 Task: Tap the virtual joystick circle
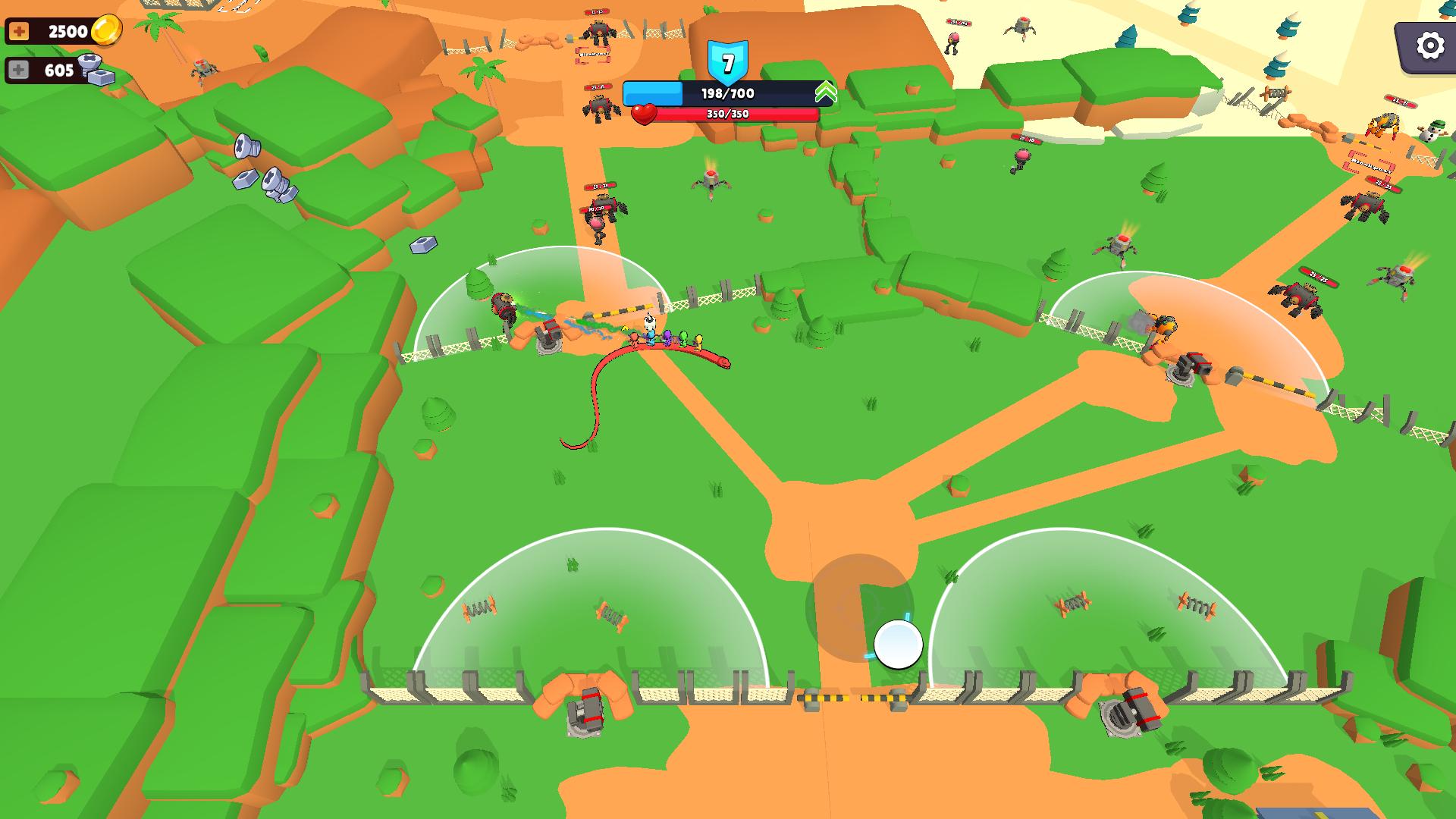click(897, 645)
